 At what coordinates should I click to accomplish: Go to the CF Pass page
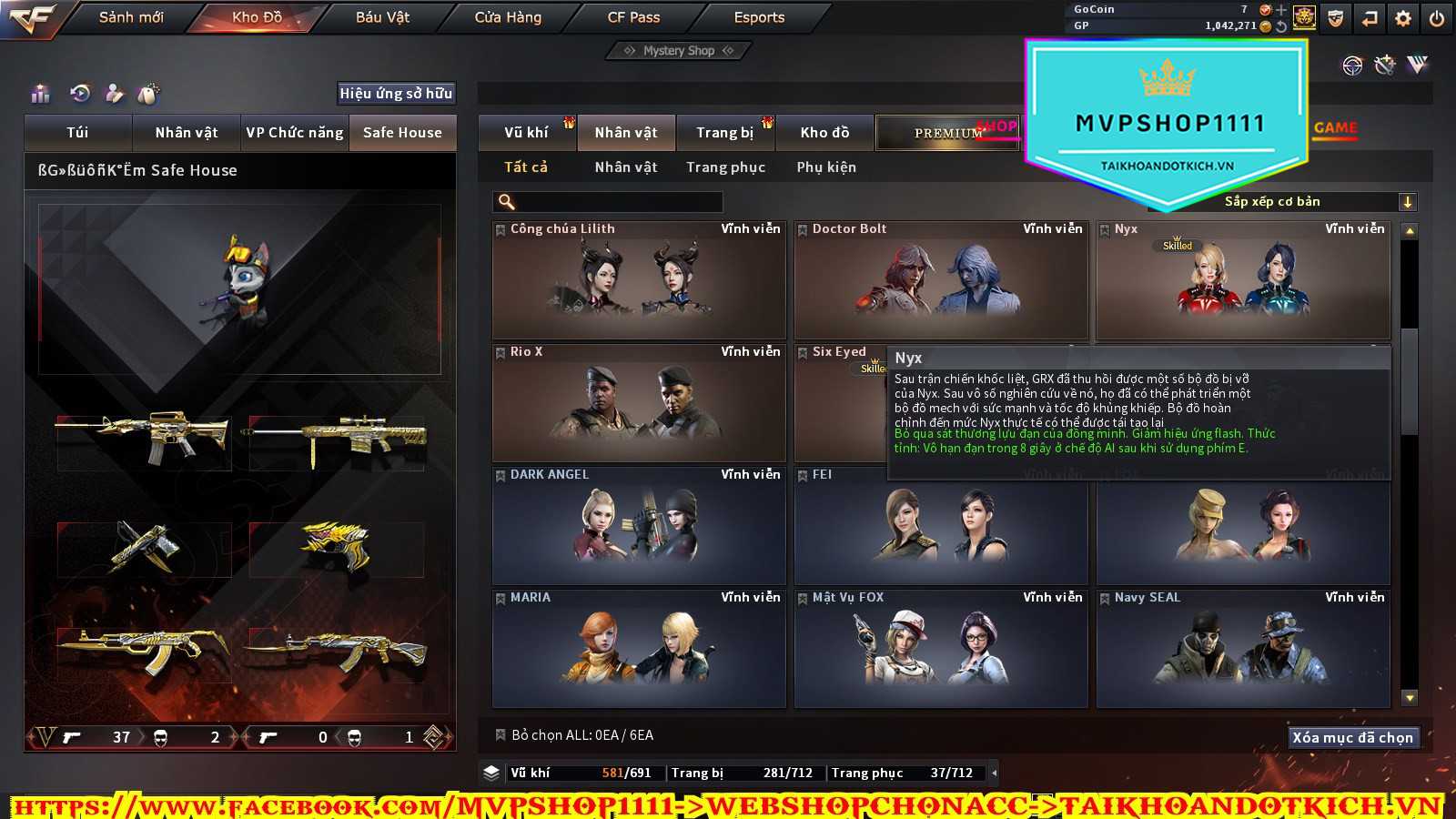coord(633,17)
